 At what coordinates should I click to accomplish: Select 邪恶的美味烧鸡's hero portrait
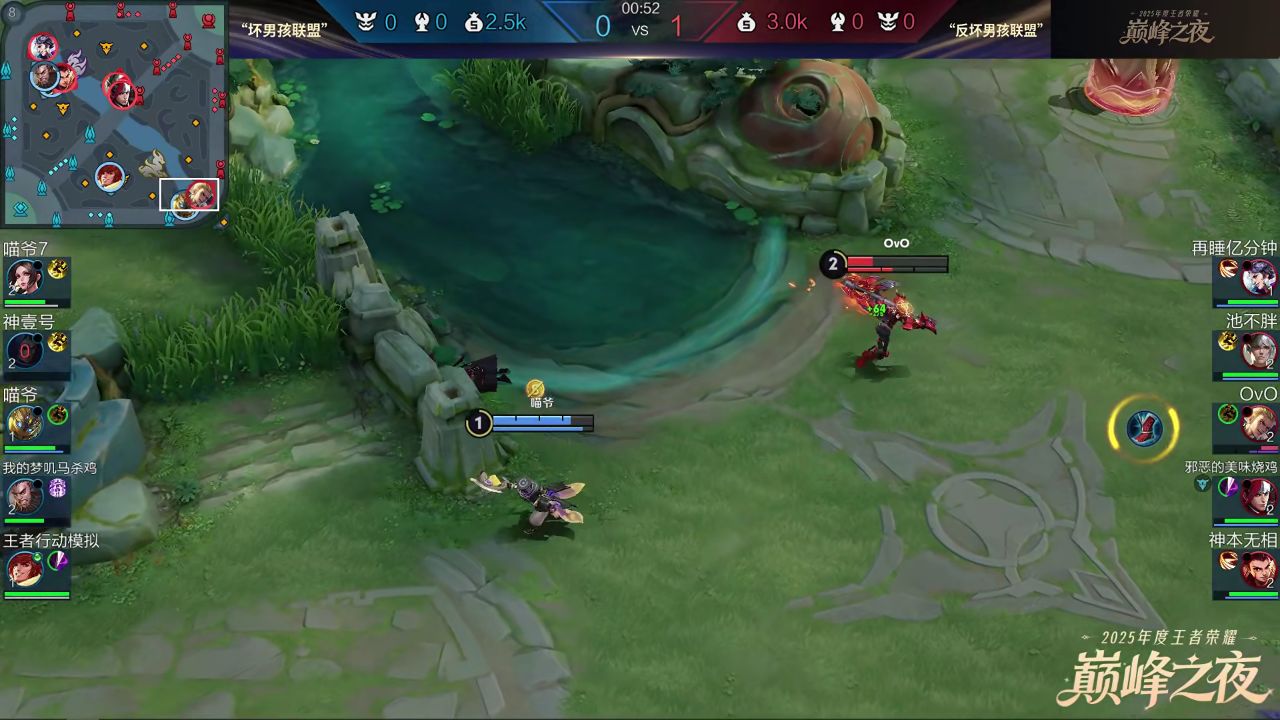coord(1259,496)
